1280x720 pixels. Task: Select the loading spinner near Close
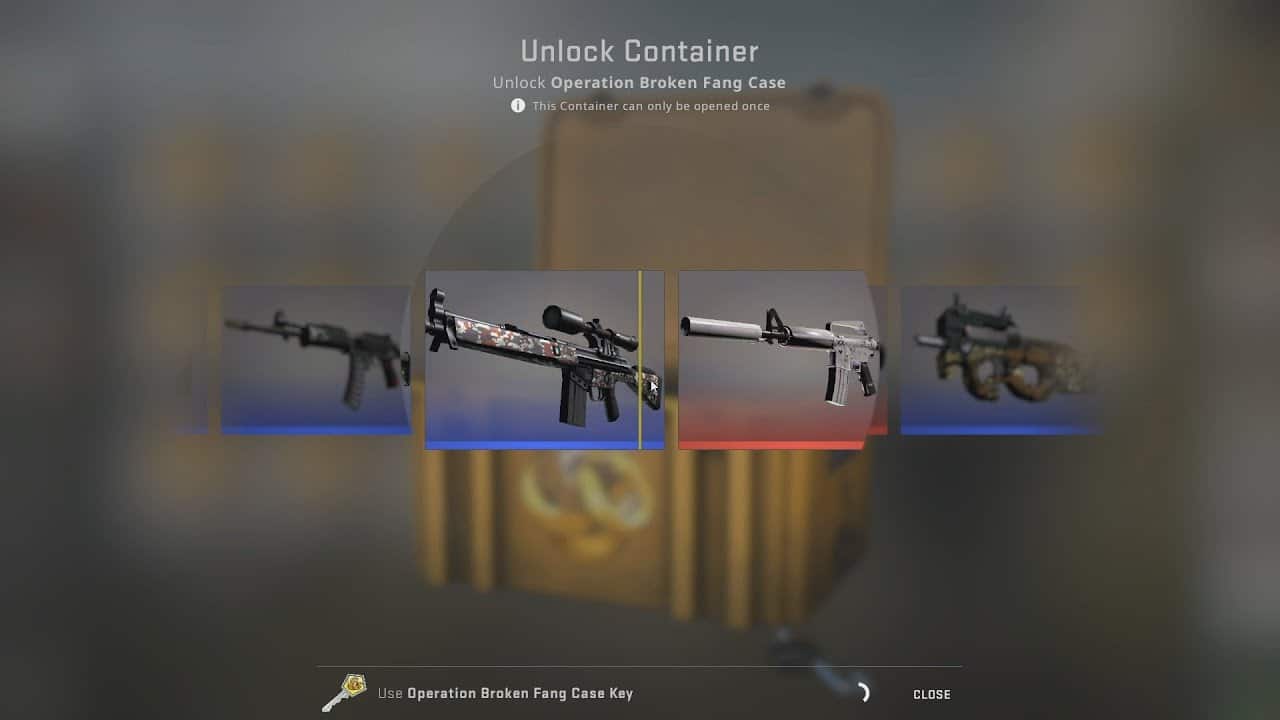(862, 691)
